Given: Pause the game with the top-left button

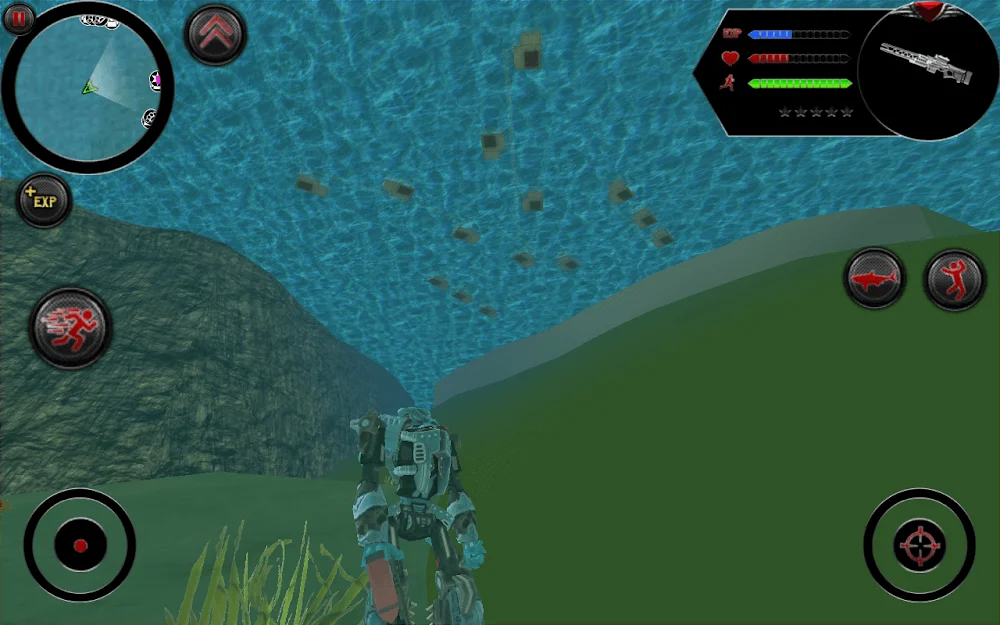Looking at the screenshot, I should tap(19, 17).
